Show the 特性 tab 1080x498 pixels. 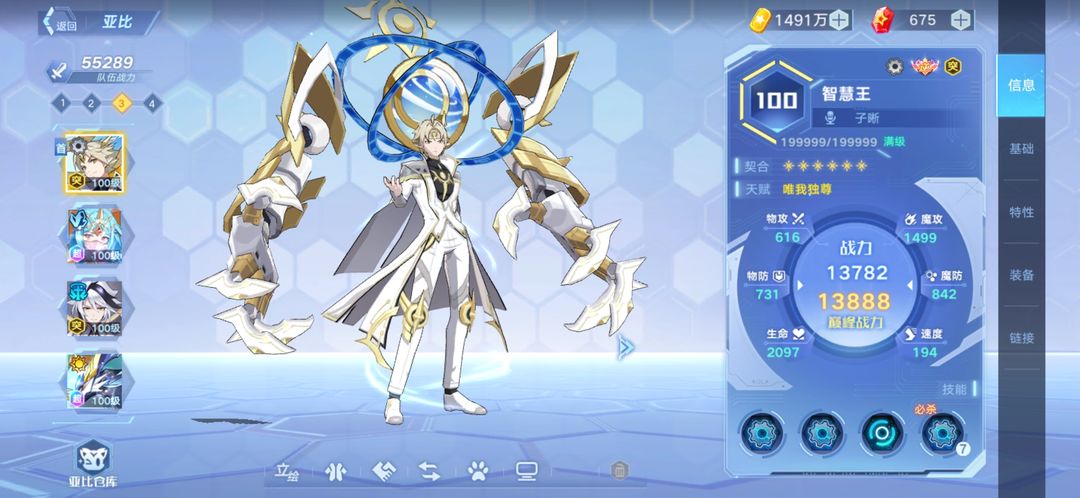pyautogui.click(x=1021, y=212)
